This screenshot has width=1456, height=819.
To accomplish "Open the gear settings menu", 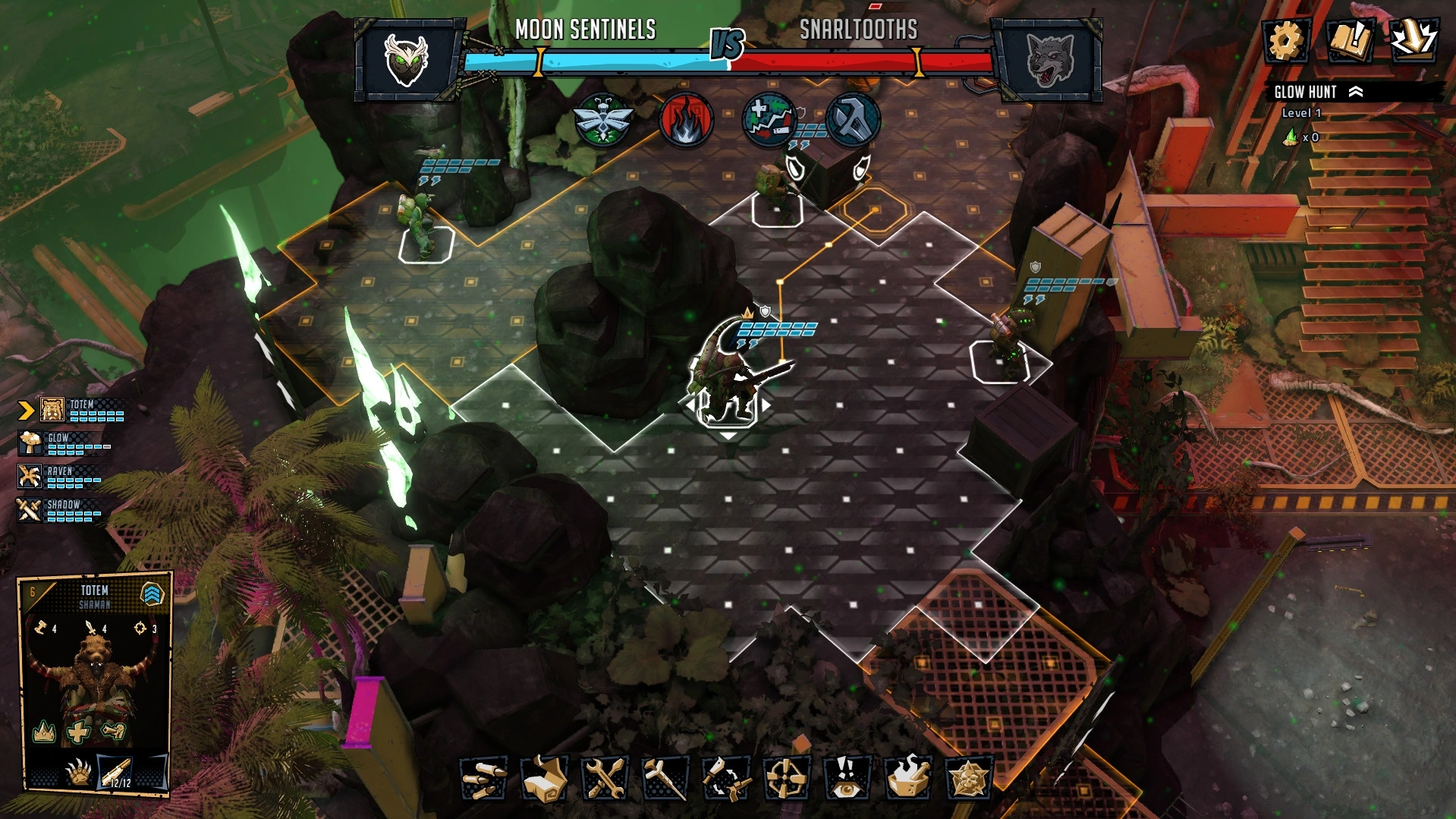I will point(1284,40).
